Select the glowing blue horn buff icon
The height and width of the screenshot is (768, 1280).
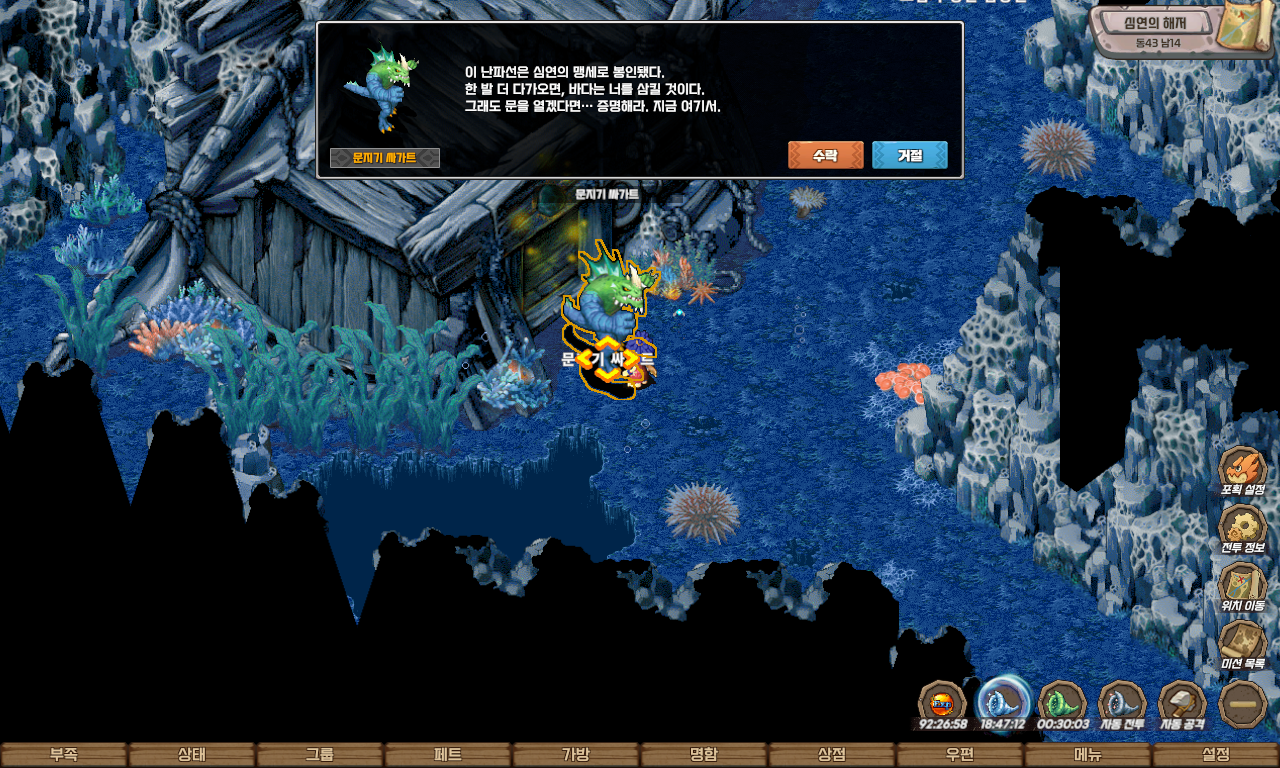pyautogui.click(x=1003, y=701)
